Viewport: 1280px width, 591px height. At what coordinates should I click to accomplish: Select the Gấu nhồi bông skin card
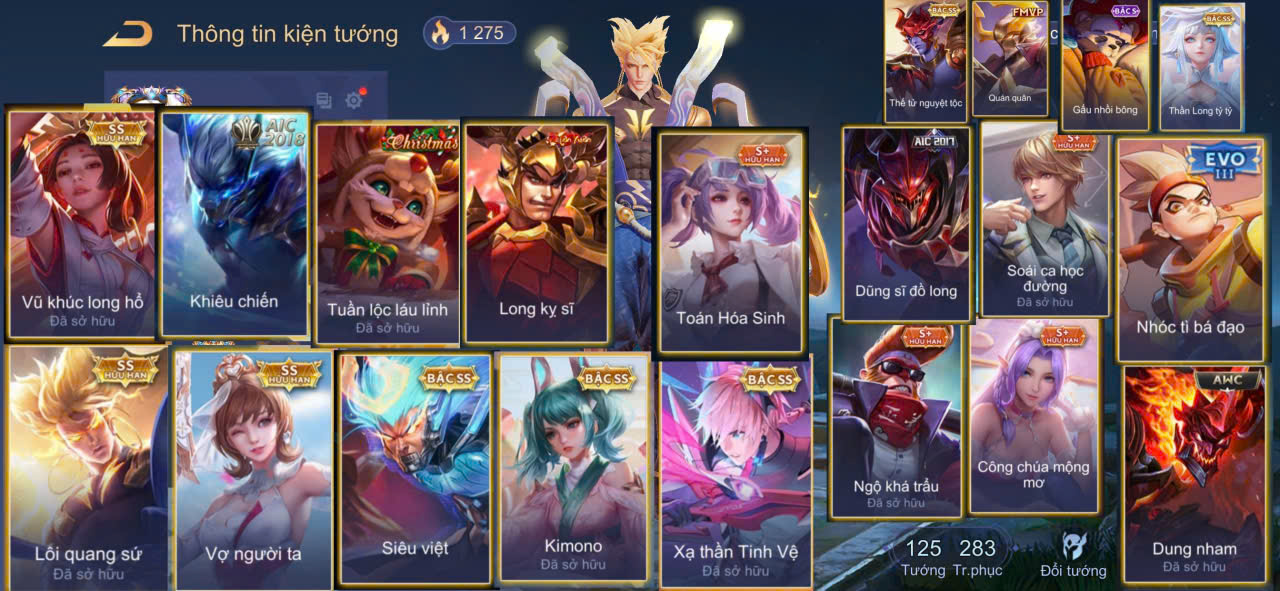coord(1105,65)
